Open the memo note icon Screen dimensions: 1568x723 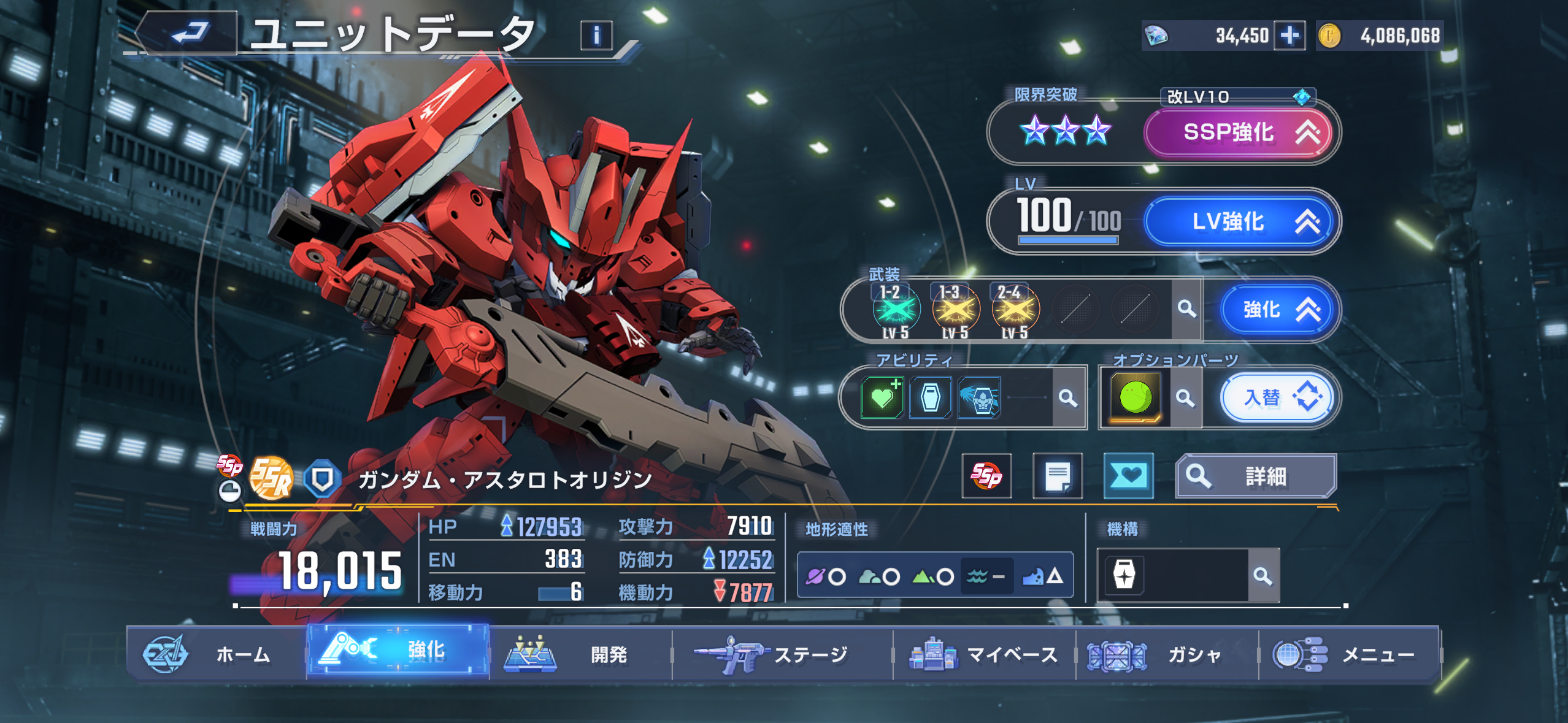tap(1058, 476)
